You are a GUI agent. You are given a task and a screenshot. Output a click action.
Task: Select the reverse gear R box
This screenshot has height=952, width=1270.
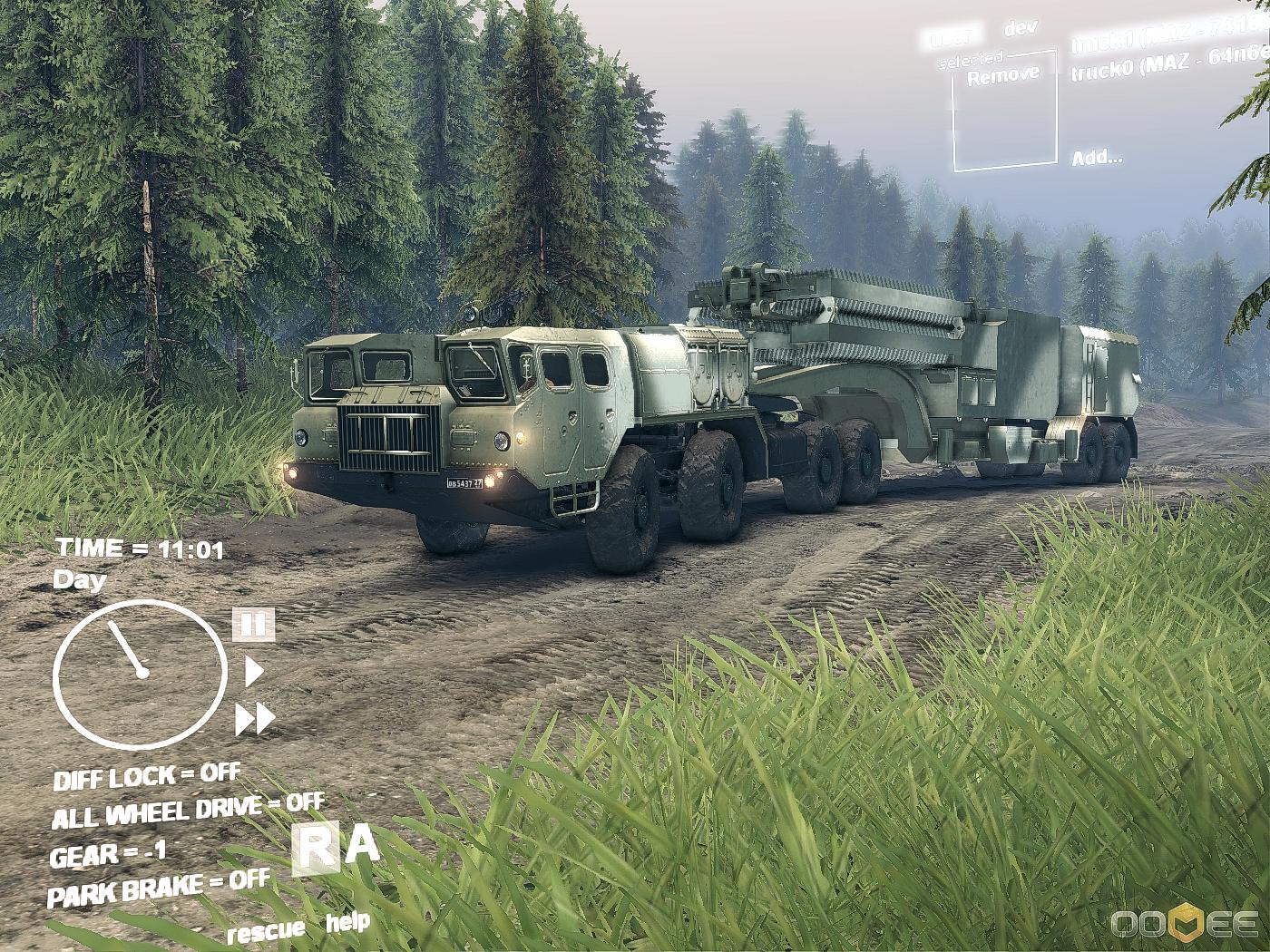tap(316, 850)
